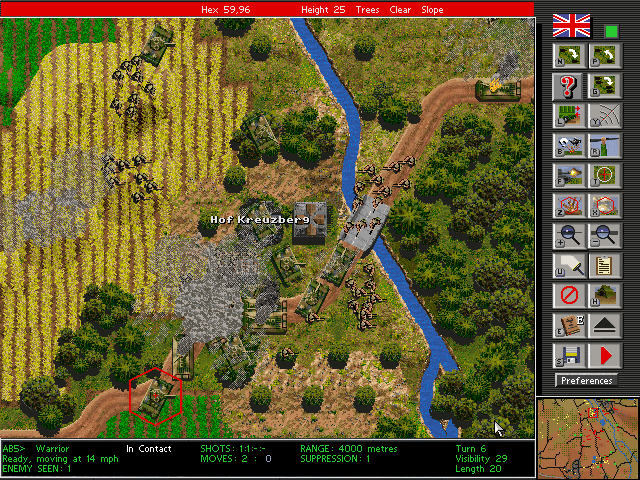
Task: Zoom in with the magnifying glass plus
Action: 567,235
